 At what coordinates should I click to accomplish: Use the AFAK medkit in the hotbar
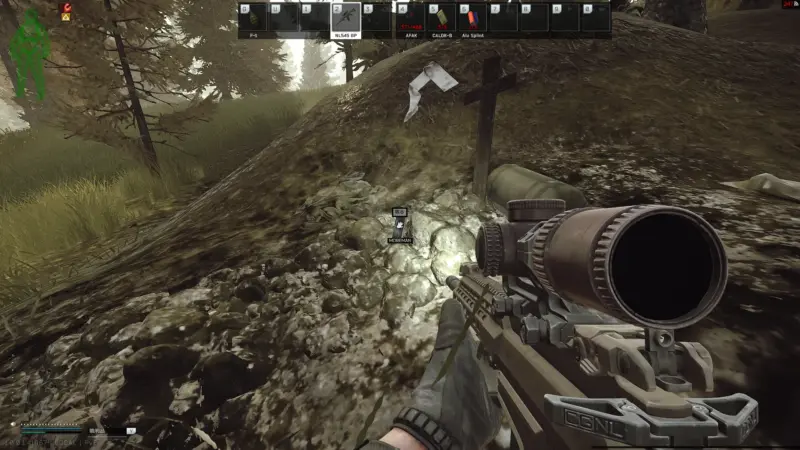tap(409, 18)
